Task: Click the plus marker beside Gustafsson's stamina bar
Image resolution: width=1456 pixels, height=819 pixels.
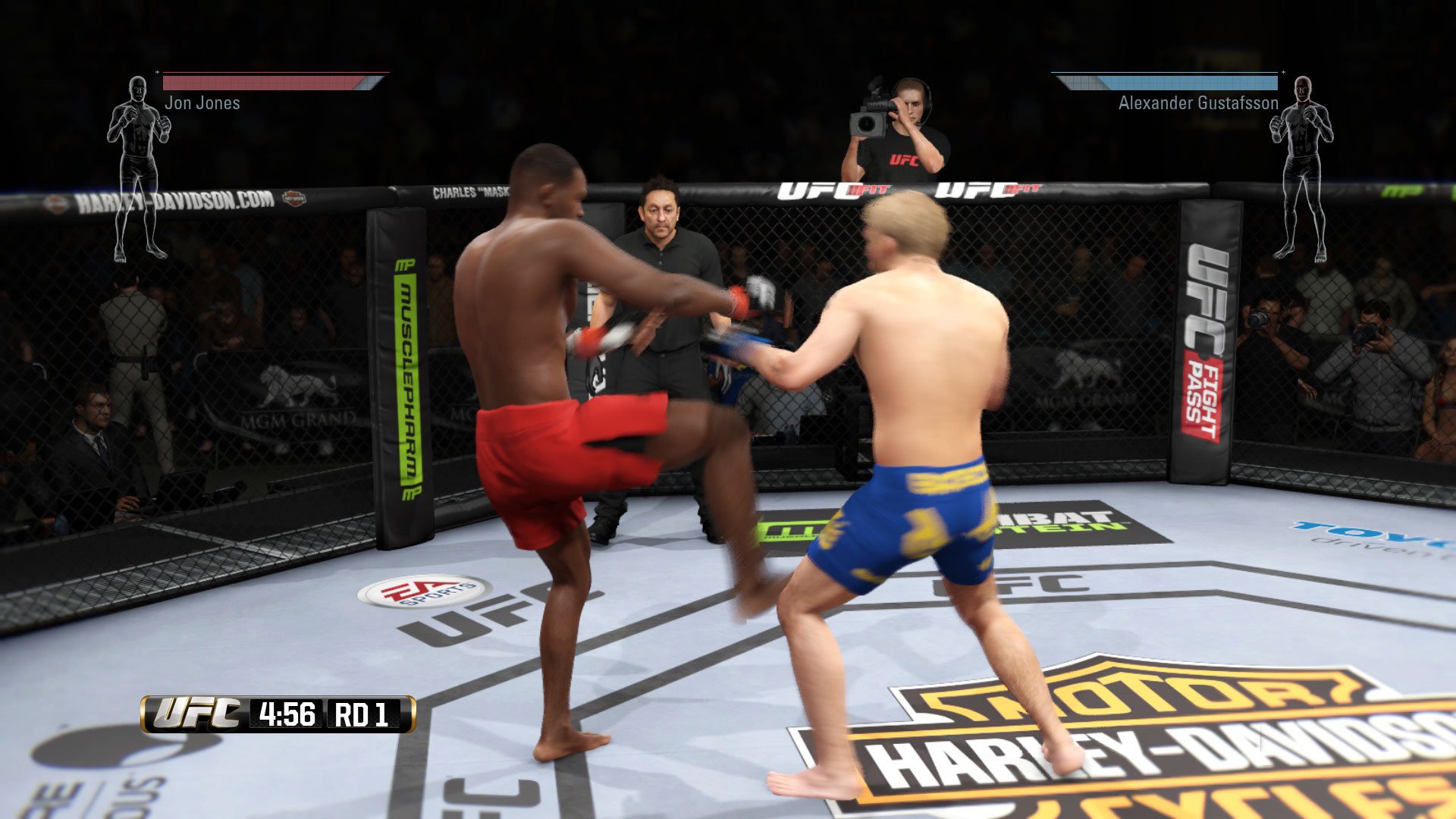Action: point(1283,74)
